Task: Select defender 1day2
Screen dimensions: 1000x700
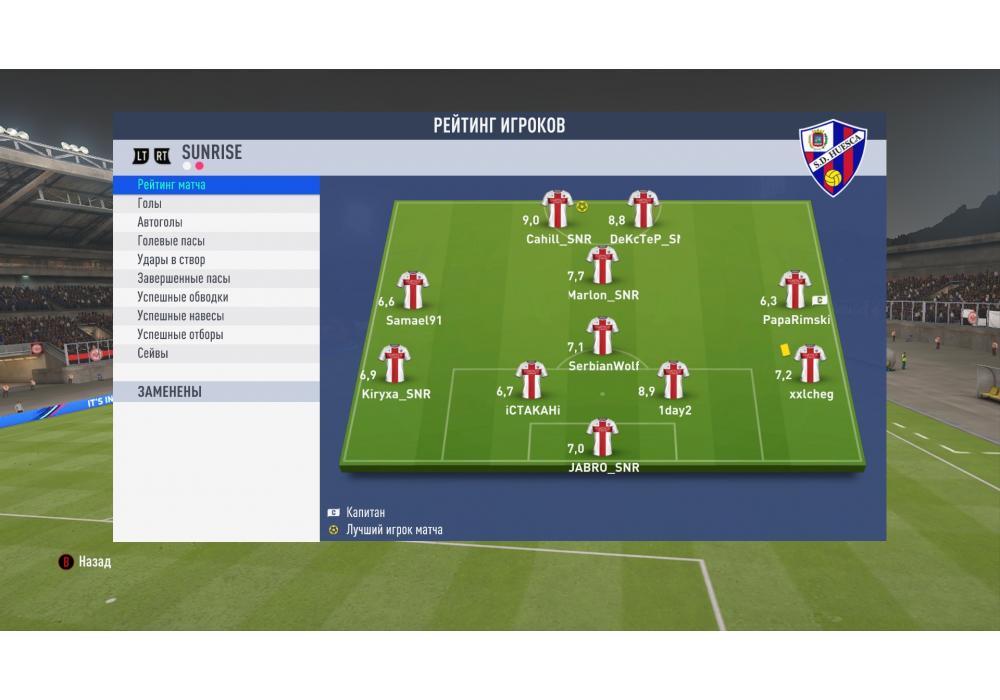Action: point(673,381)
